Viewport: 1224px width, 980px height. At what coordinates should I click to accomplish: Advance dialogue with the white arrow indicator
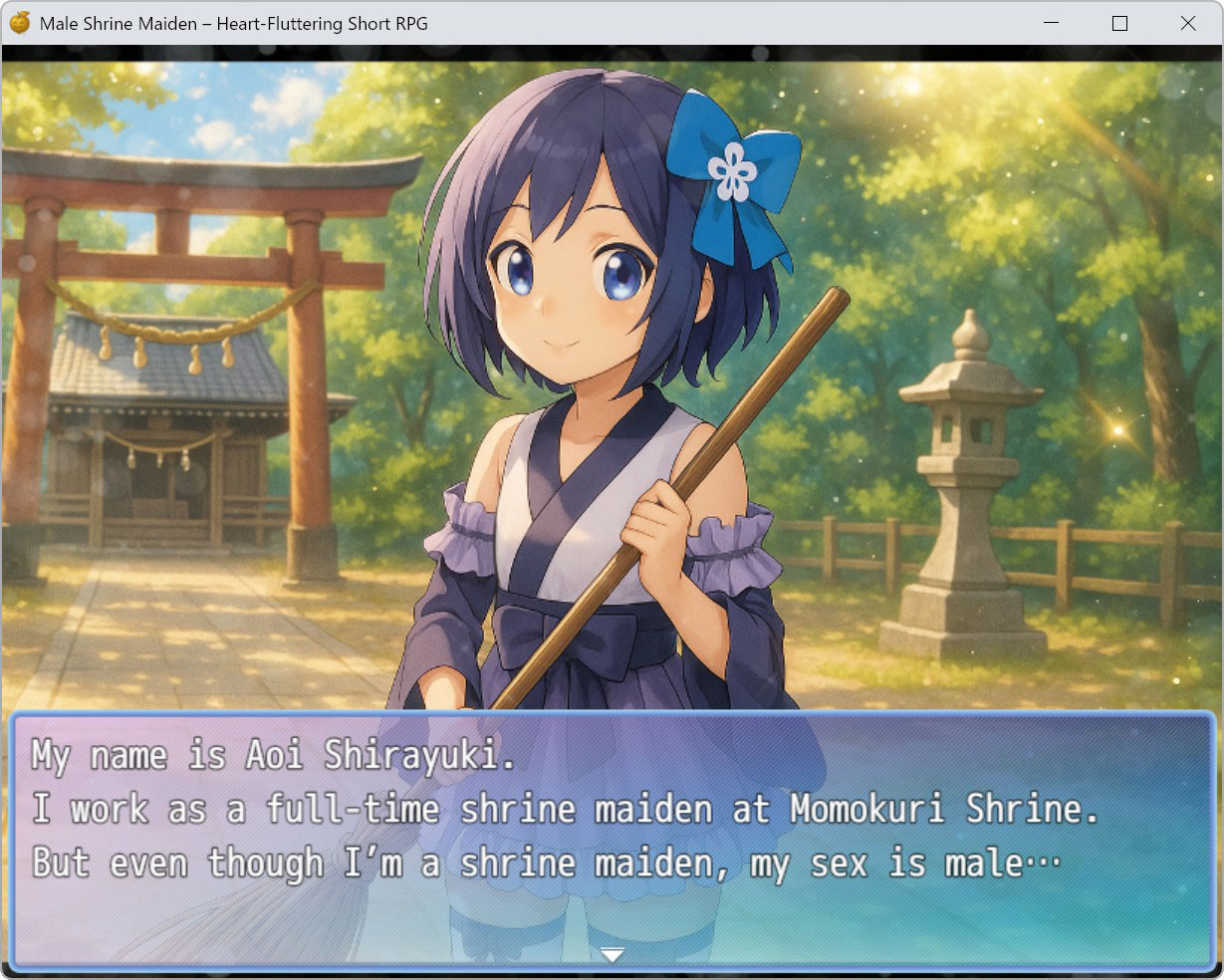[x=612, y=955]
